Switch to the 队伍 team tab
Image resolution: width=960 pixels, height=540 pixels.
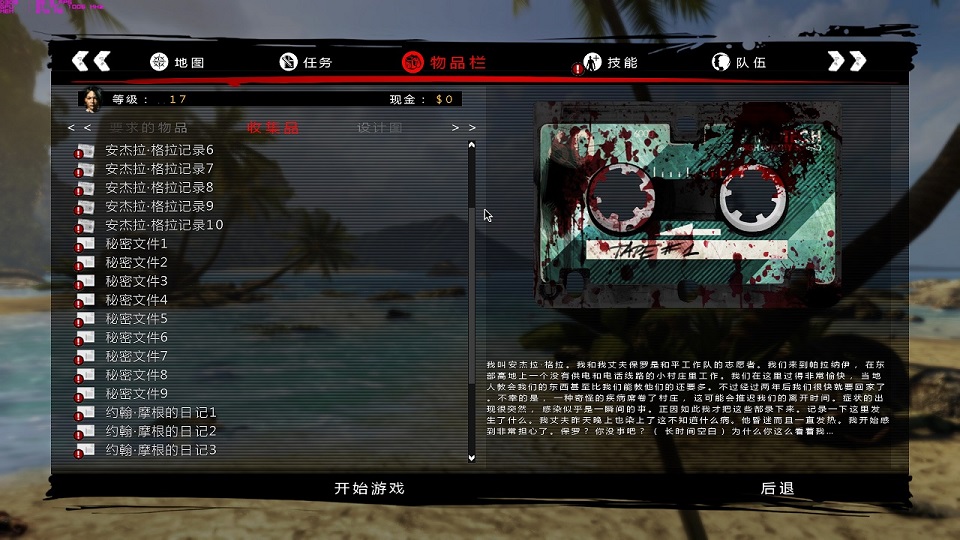(739, 62)
